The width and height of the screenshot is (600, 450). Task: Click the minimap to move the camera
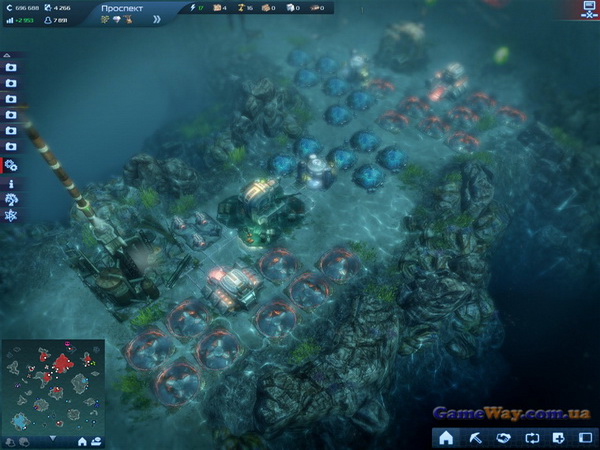52,386
